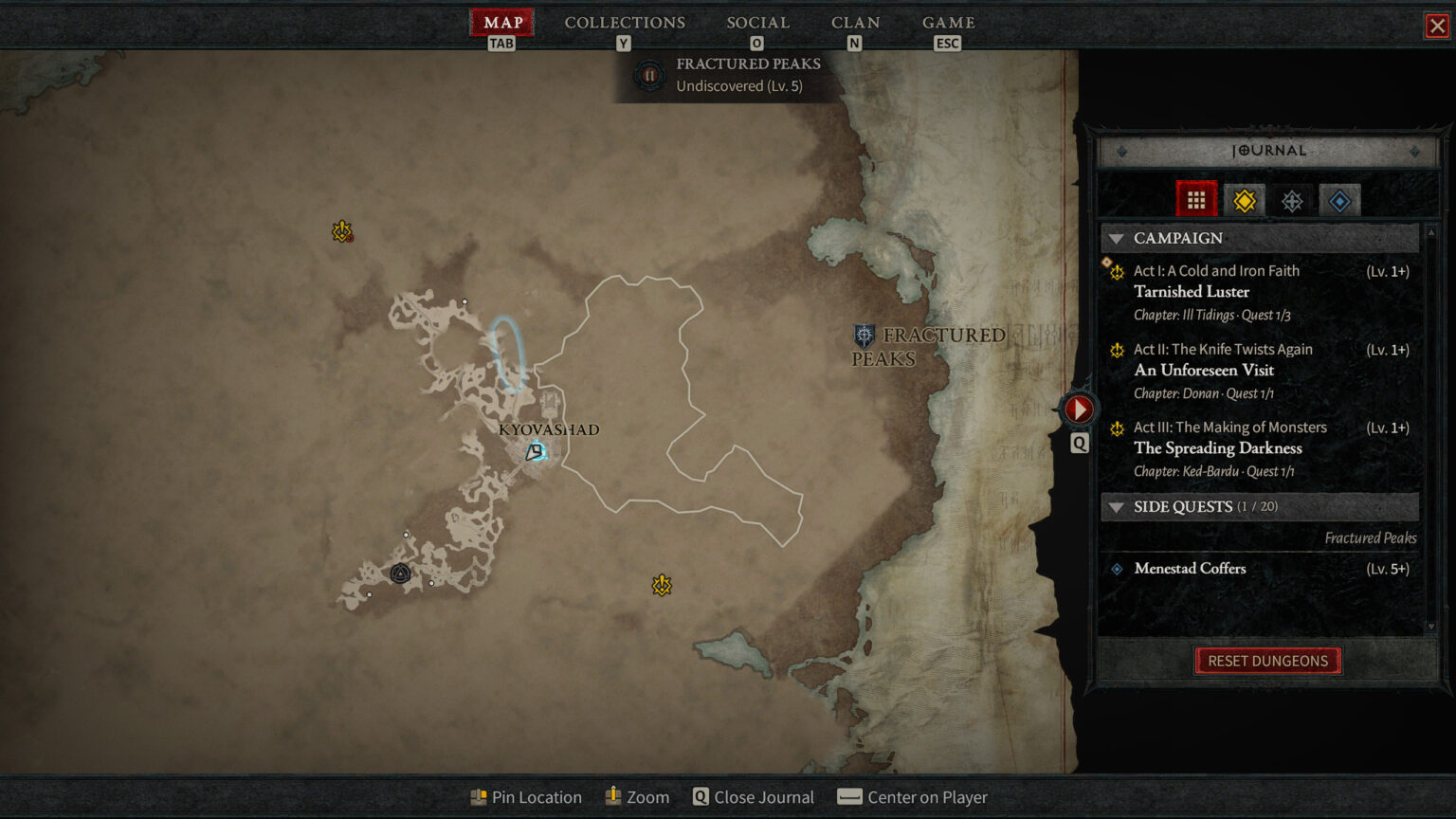Click the gray priority quests filter icon

coord(1292,199)
